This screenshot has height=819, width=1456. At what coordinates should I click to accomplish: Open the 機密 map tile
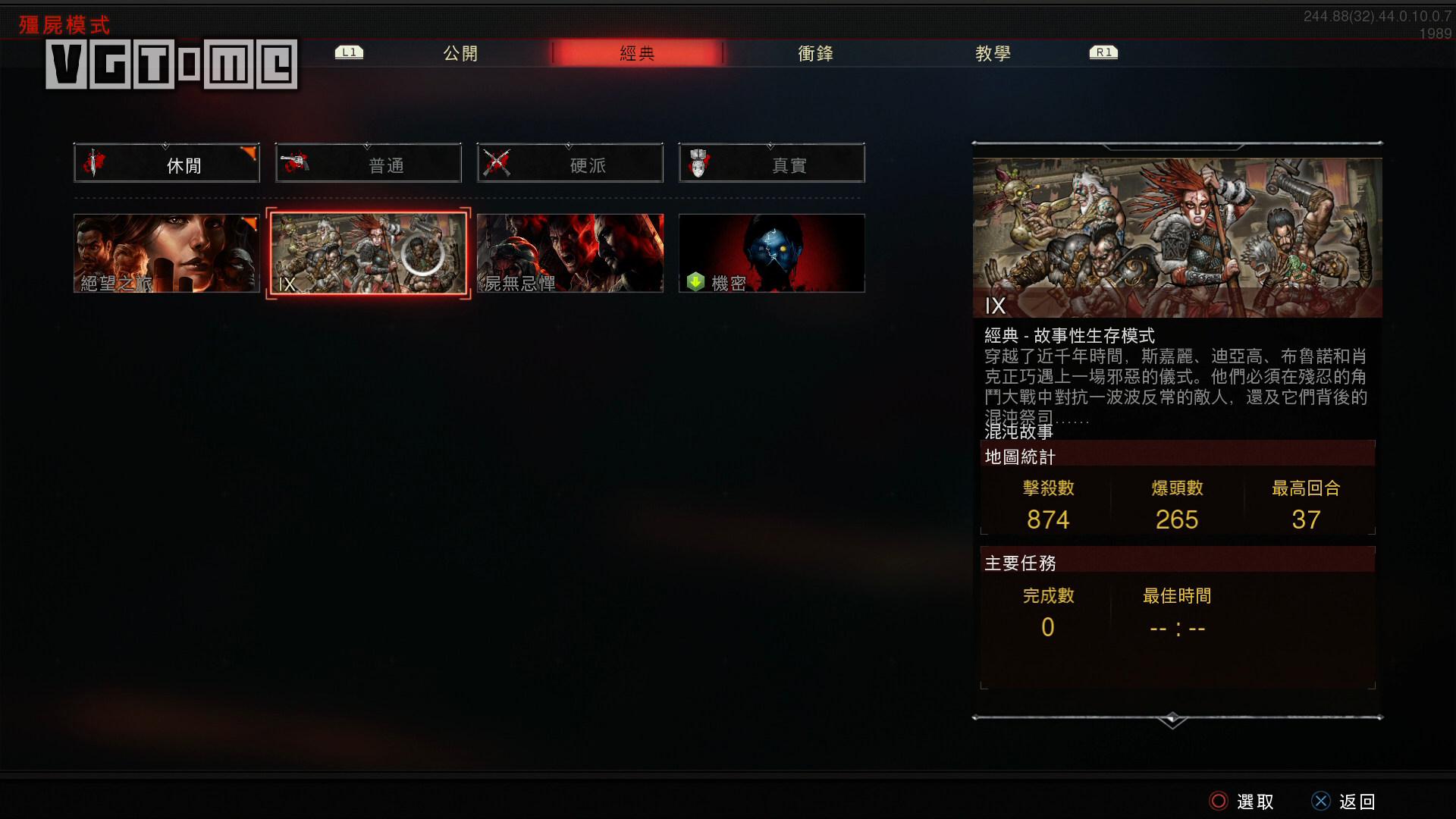click(772, 253)
